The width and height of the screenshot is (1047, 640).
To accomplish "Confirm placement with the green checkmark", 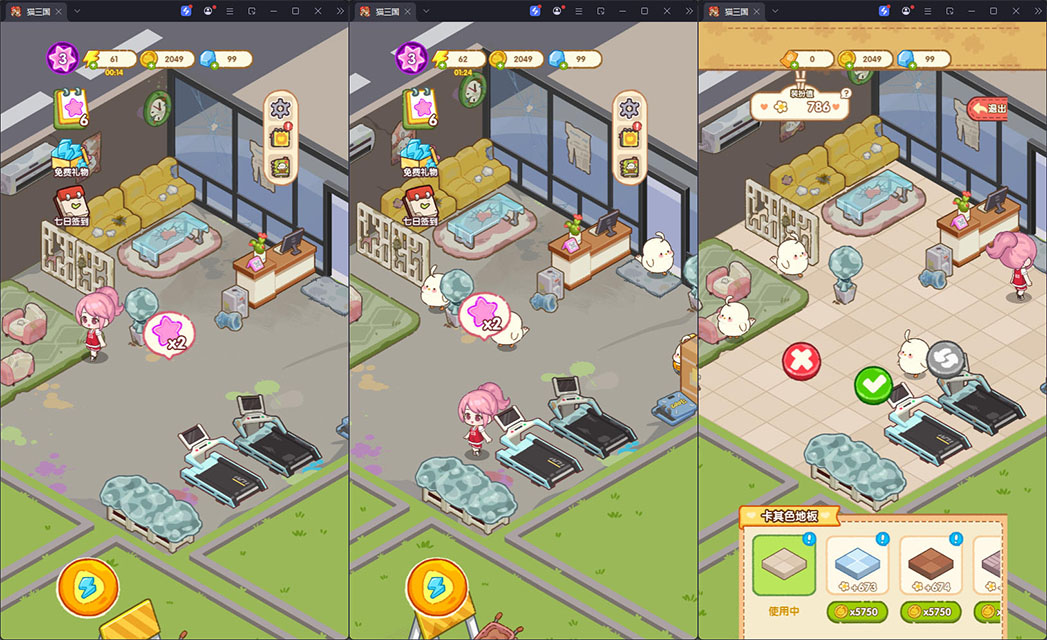I will (872, 383).
